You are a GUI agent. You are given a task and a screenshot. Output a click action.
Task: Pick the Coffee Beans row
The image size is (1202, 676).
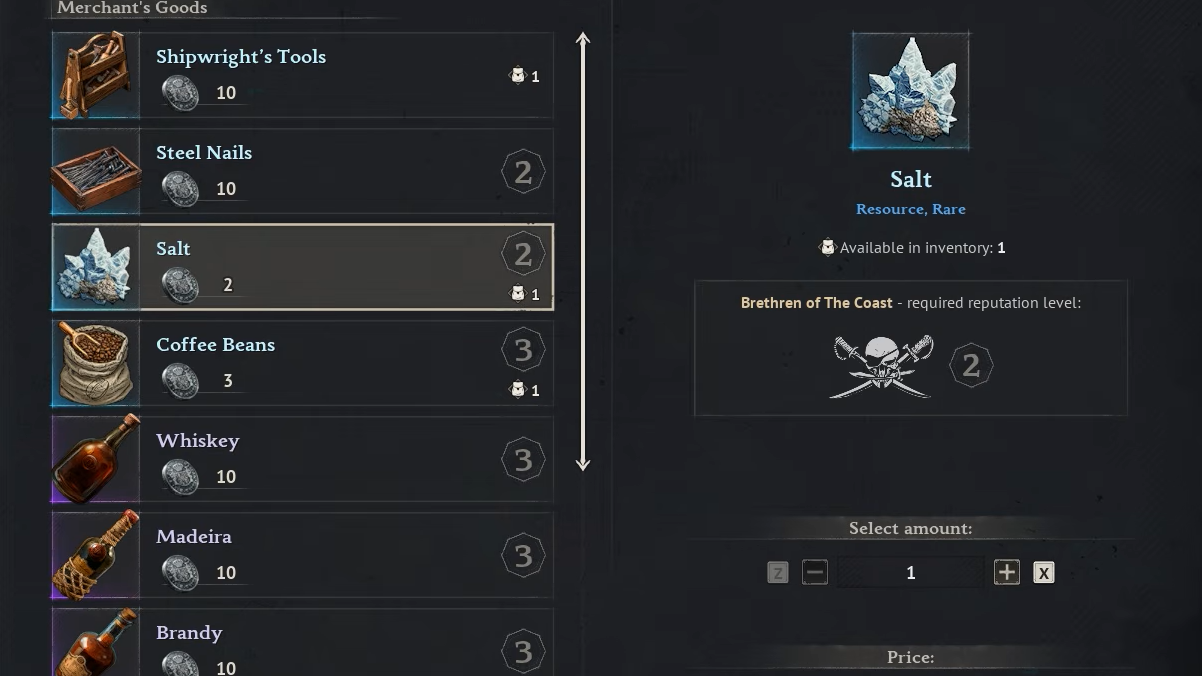point(302,363)
